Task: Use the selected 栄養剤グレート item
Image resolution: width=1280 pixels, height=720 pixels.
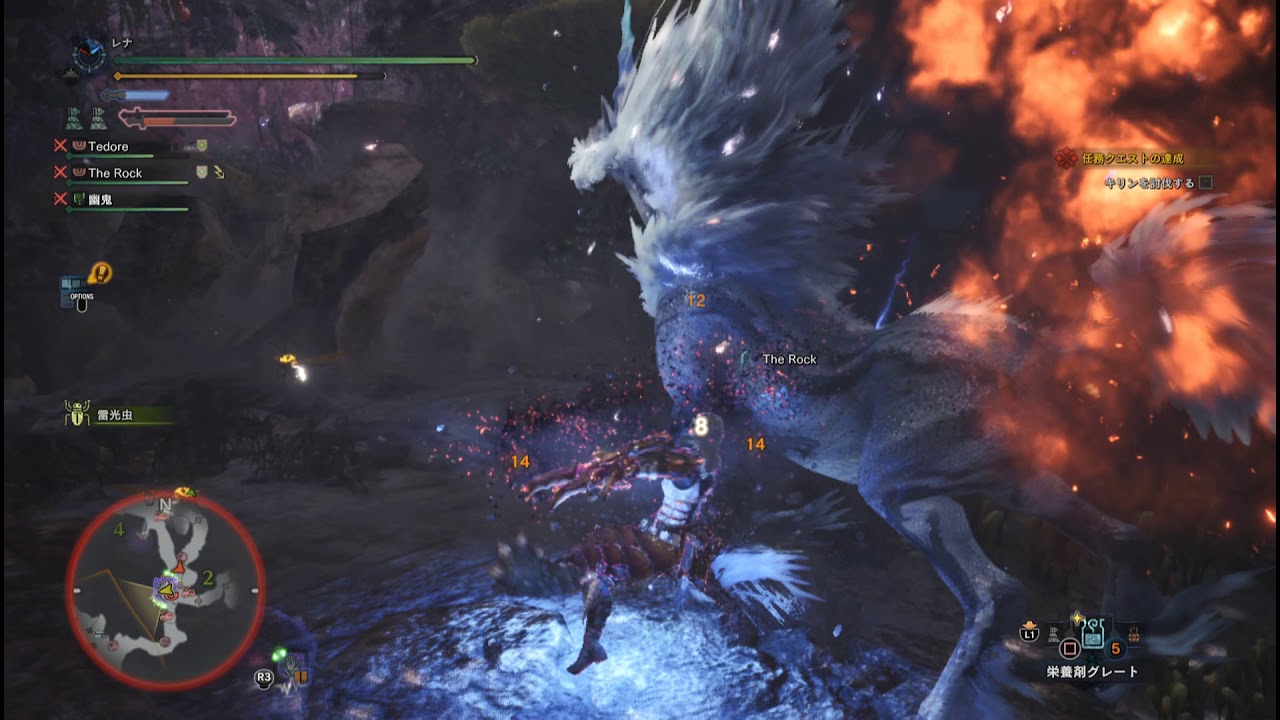Action: [1093, 635]
